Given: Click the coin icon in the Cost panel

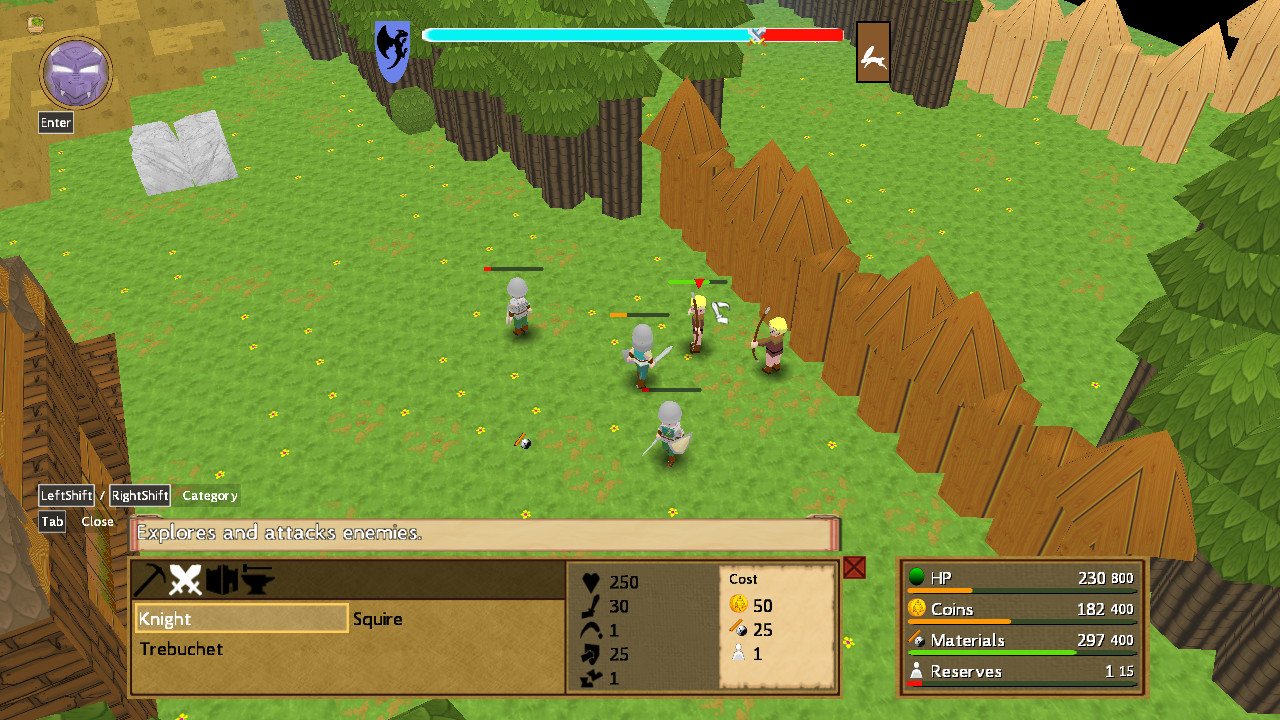Looking at the screenshot, I should (737, 601).
